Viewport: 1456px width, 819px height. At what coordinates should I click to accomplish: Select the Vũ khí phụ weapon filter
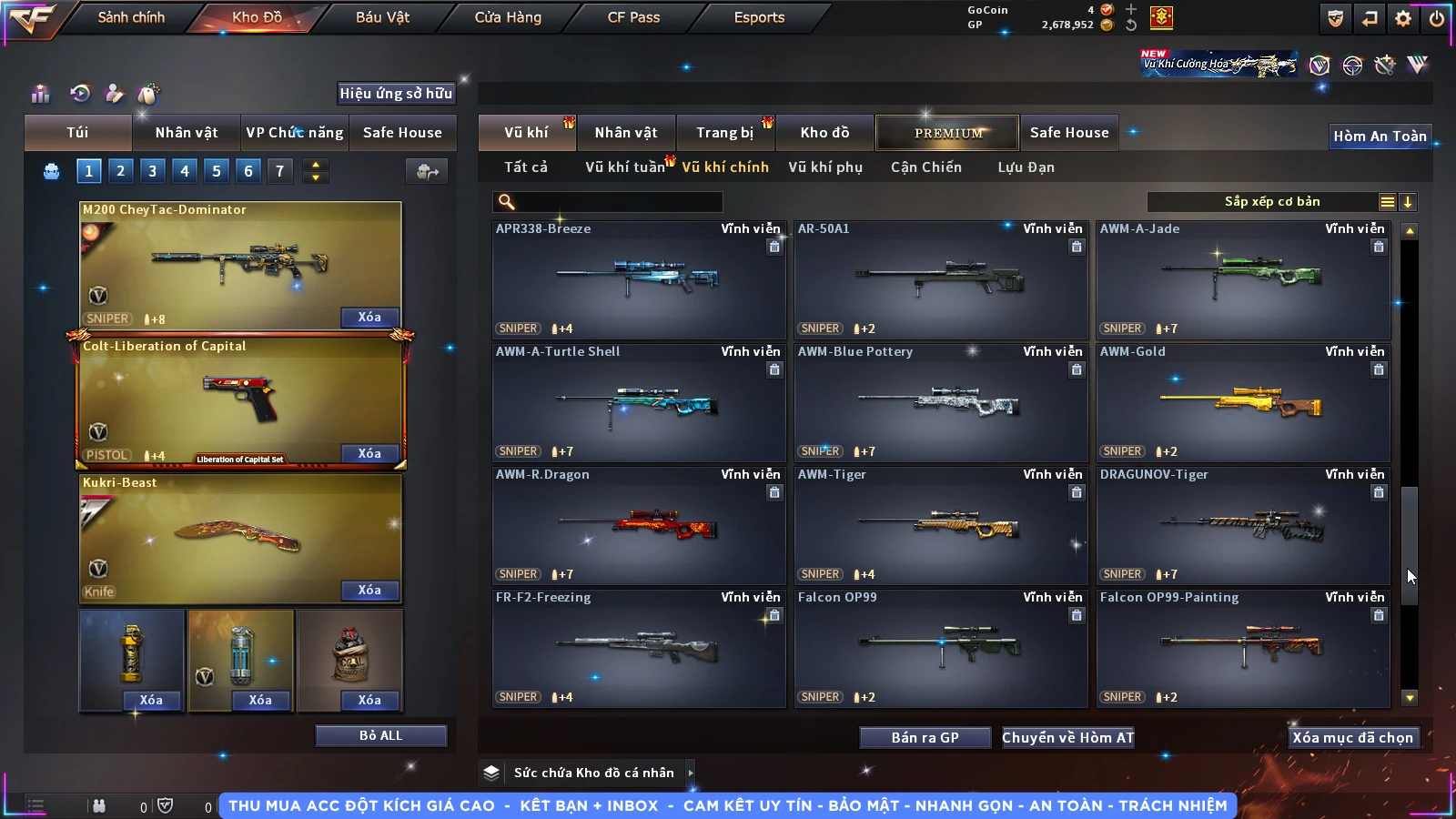click(x=824, y=167)
